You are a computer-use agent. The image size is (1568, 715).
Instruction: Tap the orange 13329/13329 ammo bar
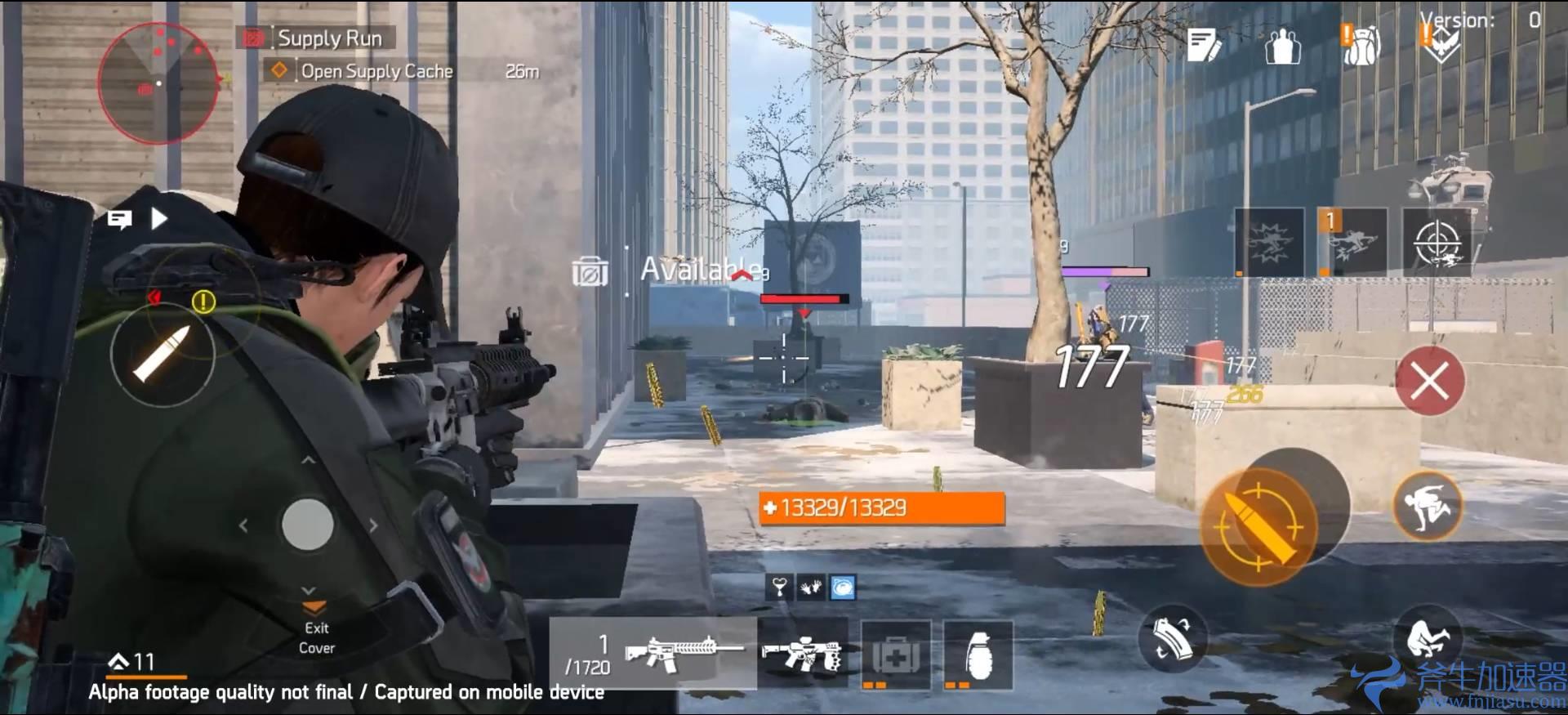[x=882, y=507]
